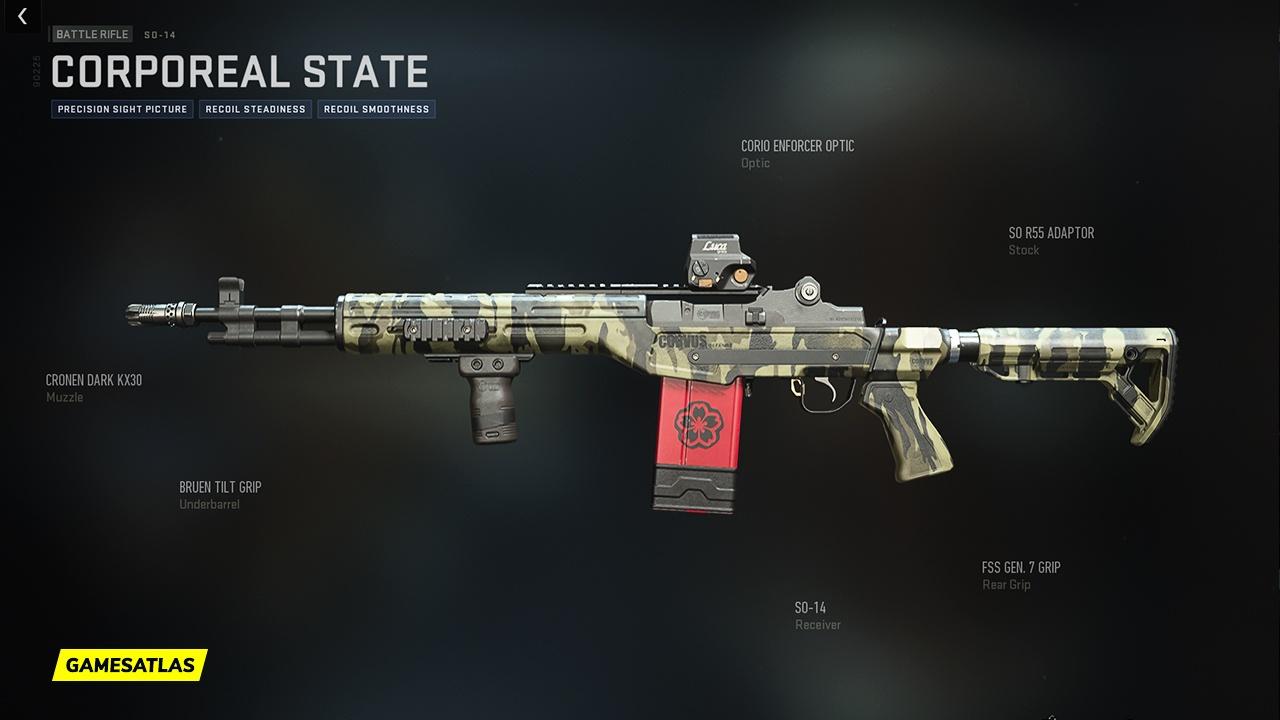The height and width of the screenshot is (720, 1280).
Task: Click the Precision Sight Picture tag
Action: click(x=122, y=109)
